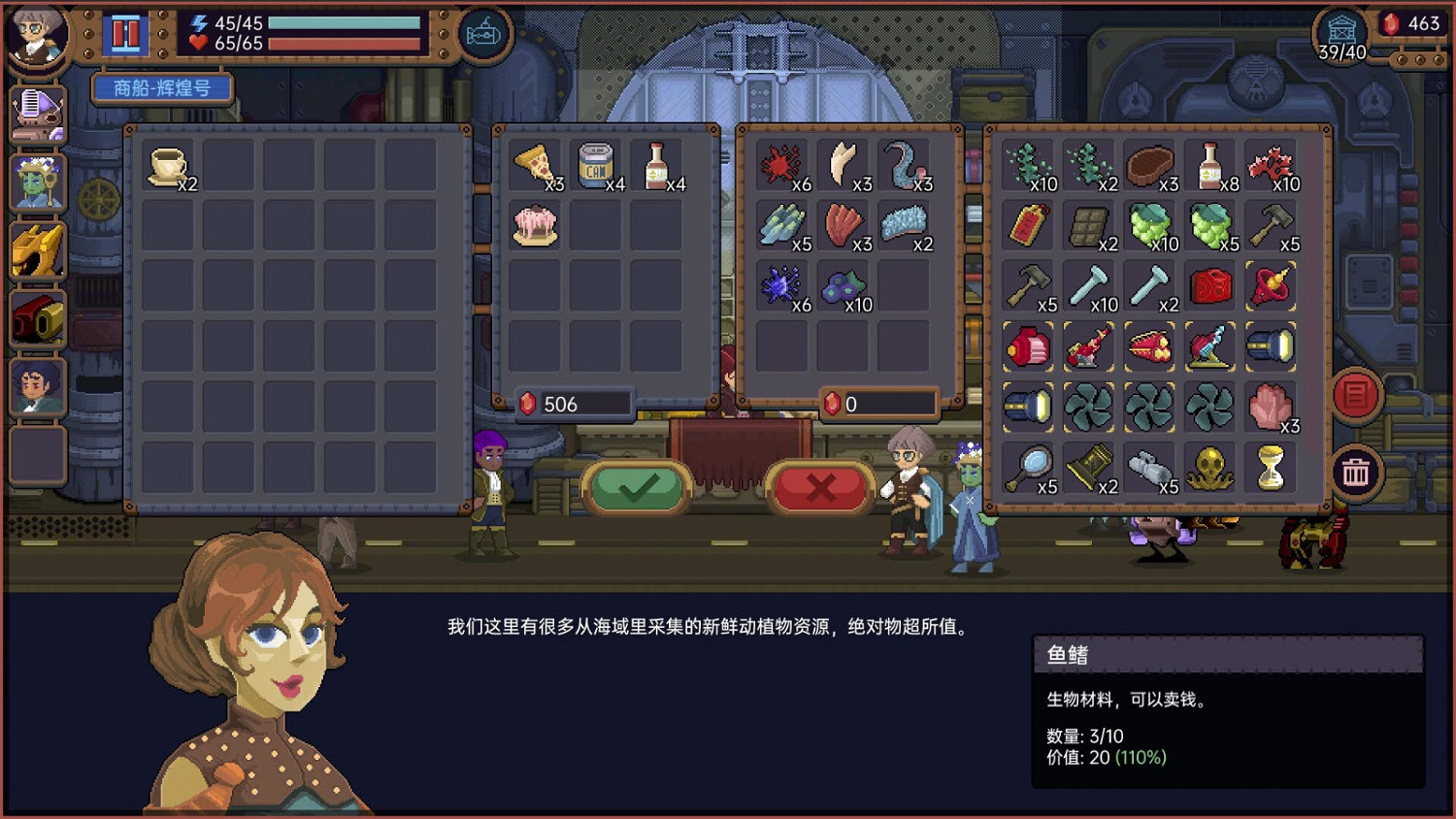This screenshot has height=819, width=1456.
Task: Pick the flashlight item in the merchant panel
Action: 1272,346
